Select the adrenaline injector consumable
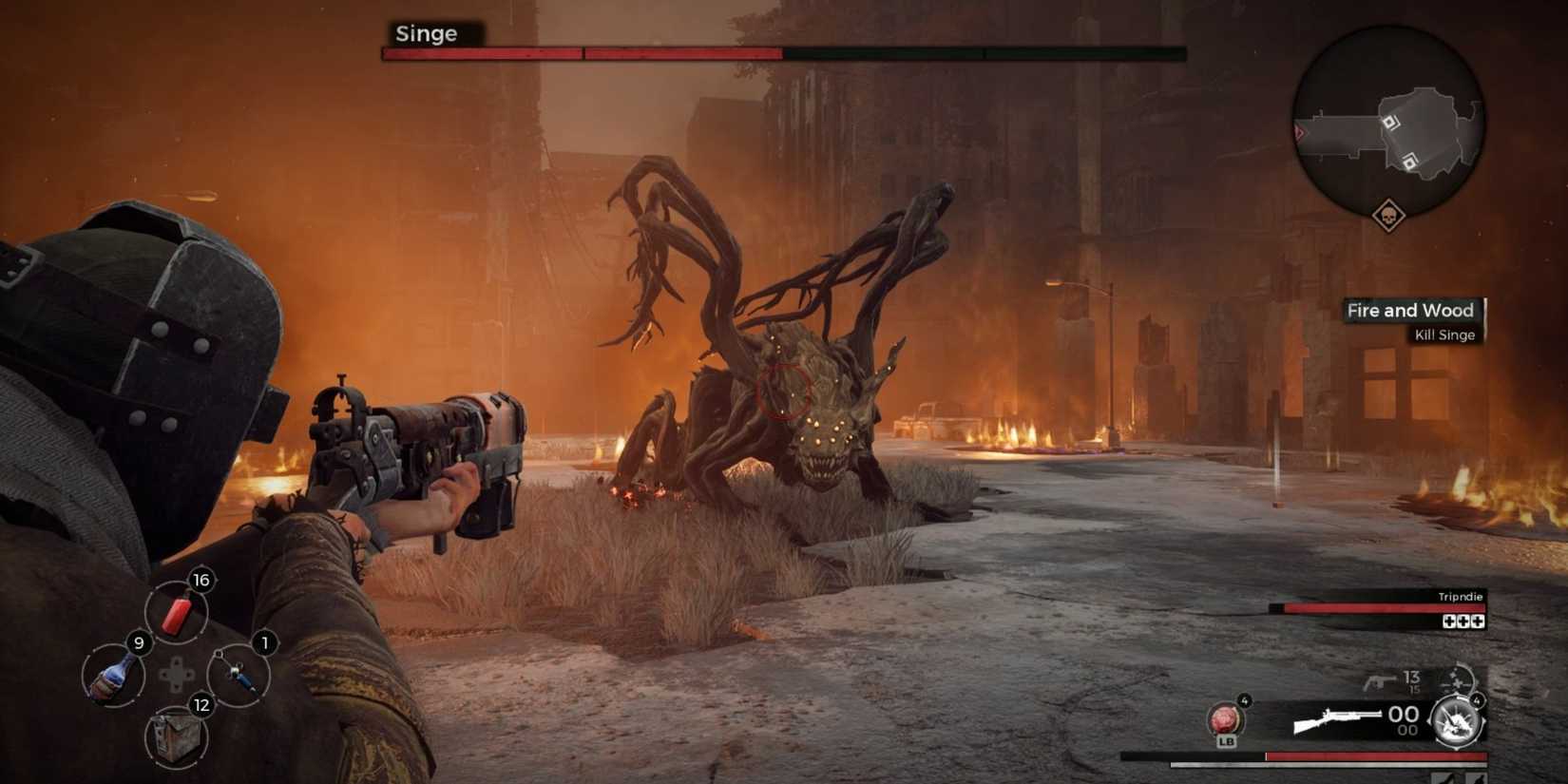The height and width of the screenshot is (784, 1568). coord(239,675)
